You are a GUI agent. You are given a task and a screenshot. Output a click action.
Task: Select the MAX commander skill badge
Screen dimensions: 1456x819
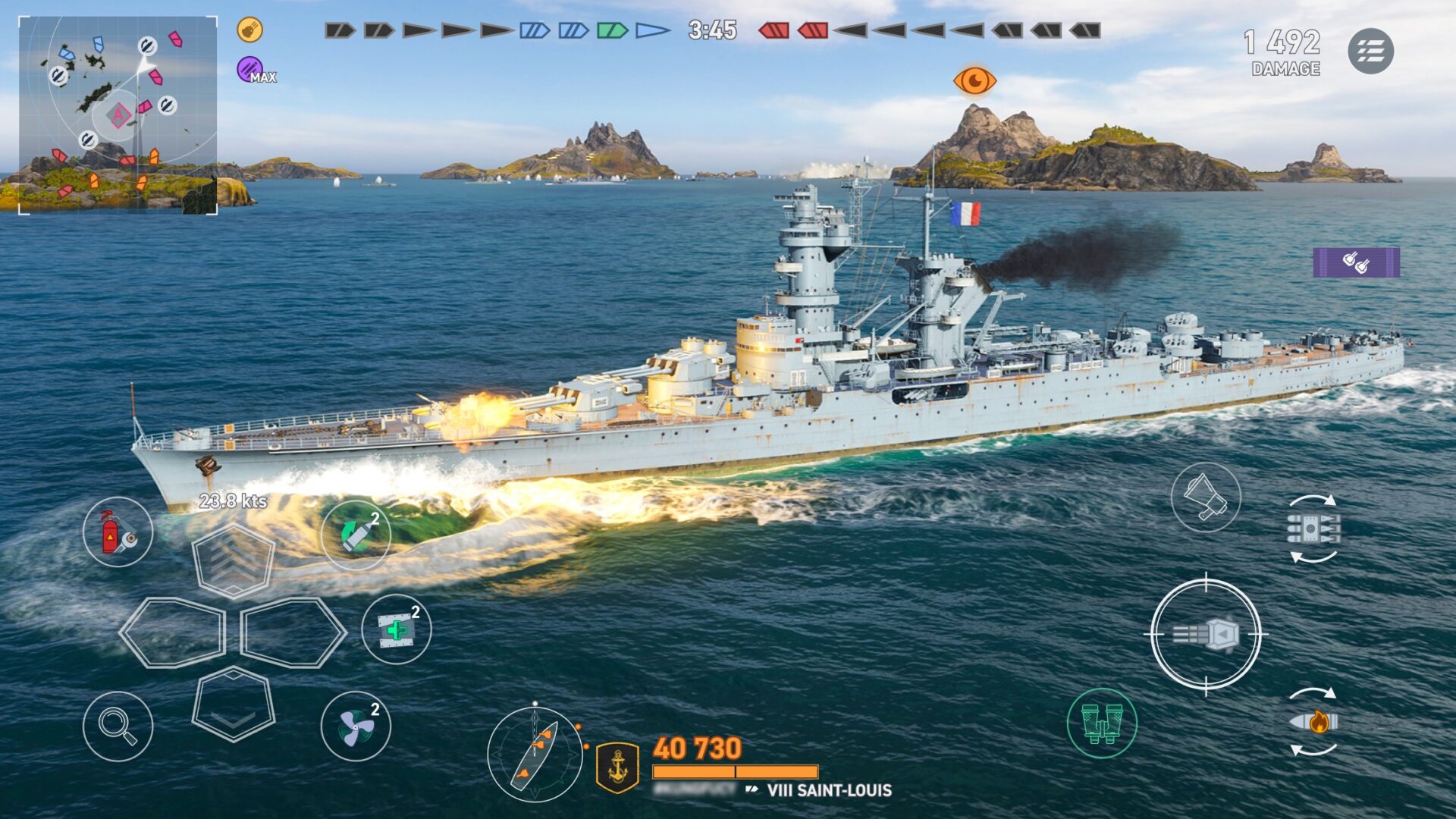point(248,70)
